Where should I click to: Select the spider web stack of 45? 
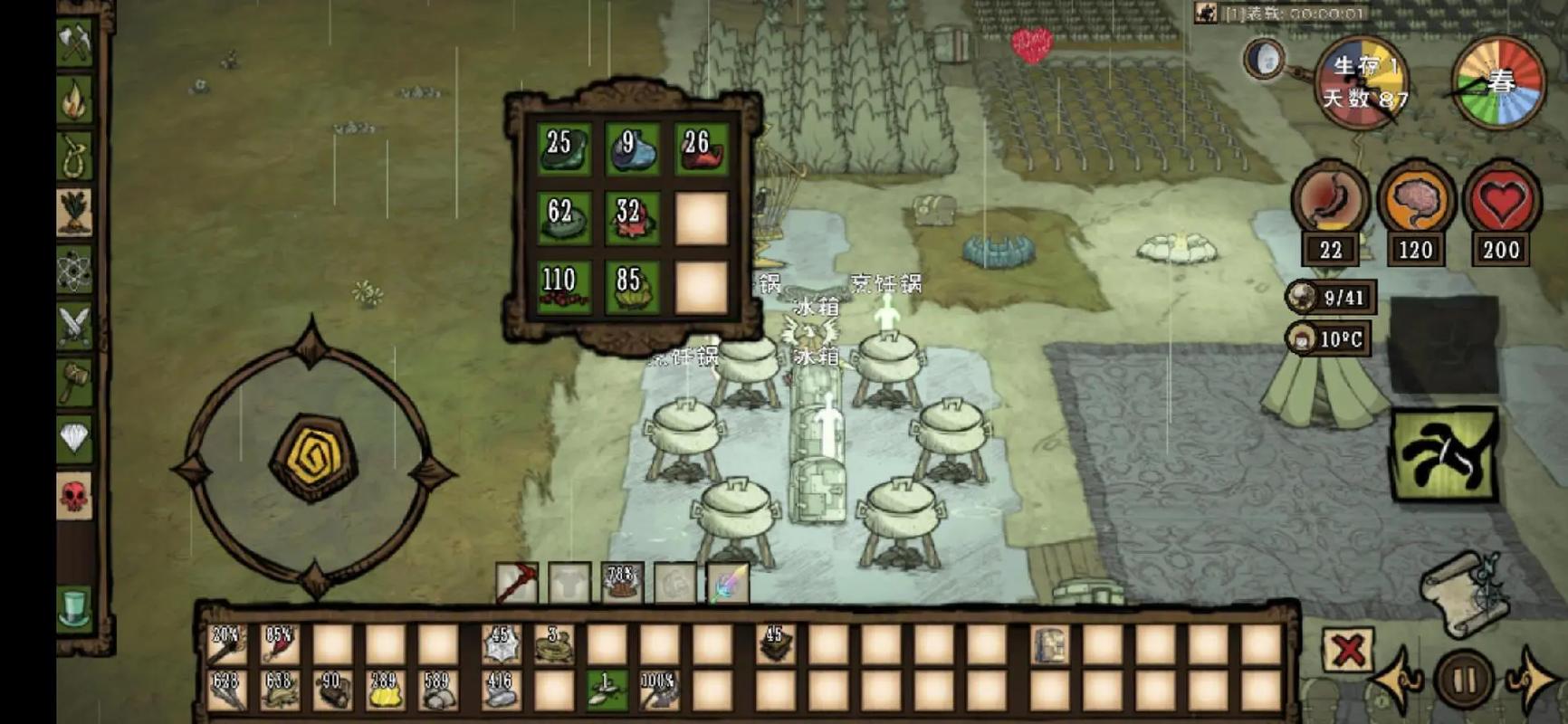pos(501,643)
